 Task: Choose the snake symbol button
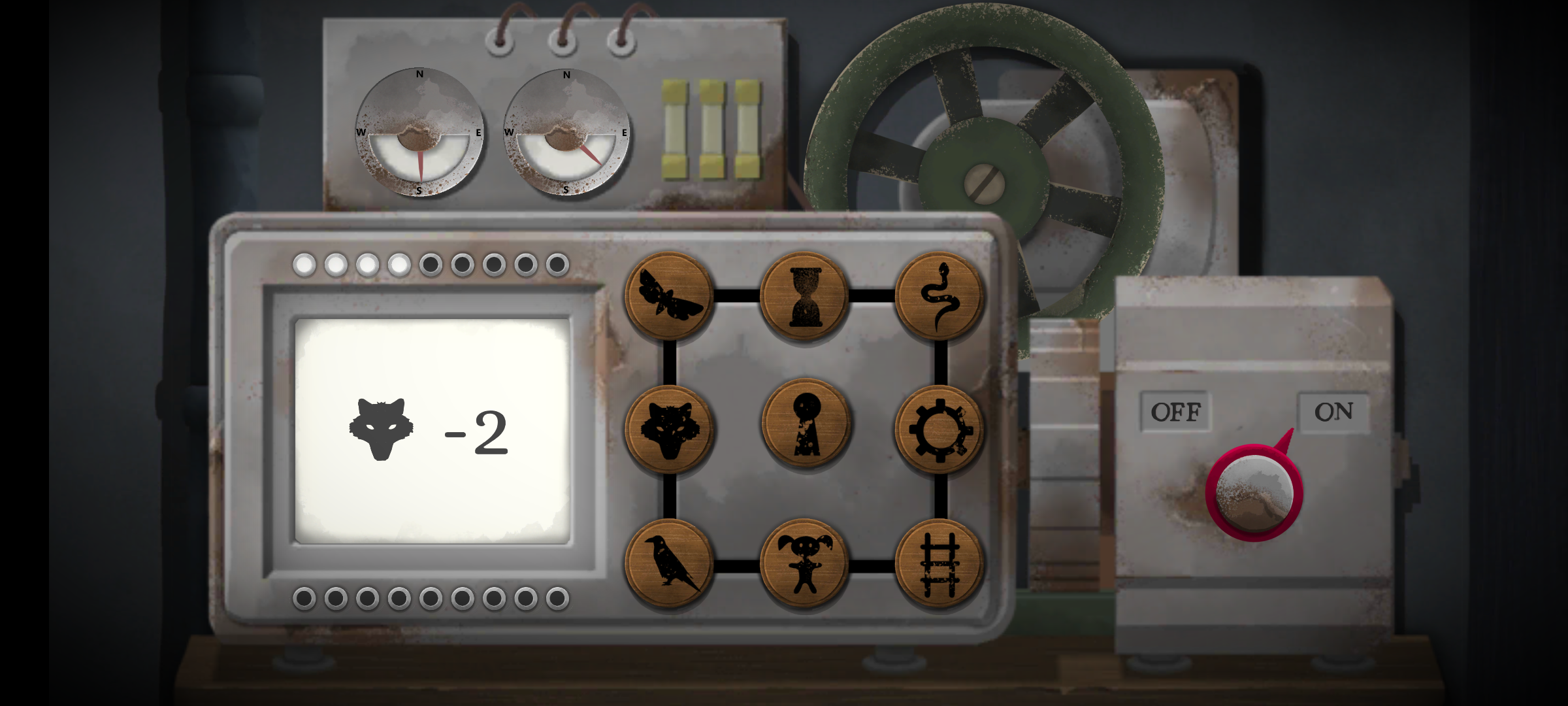point(940,296)
